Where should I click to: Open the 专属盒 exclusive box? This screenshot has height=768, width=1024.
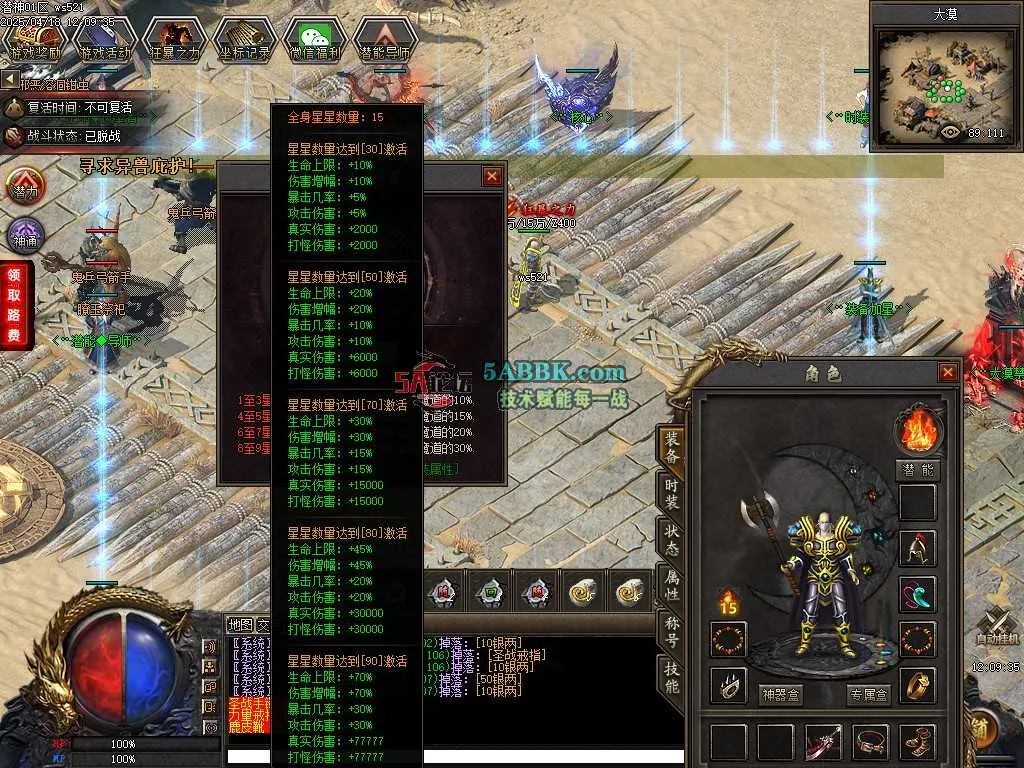[x=868, y=695]
